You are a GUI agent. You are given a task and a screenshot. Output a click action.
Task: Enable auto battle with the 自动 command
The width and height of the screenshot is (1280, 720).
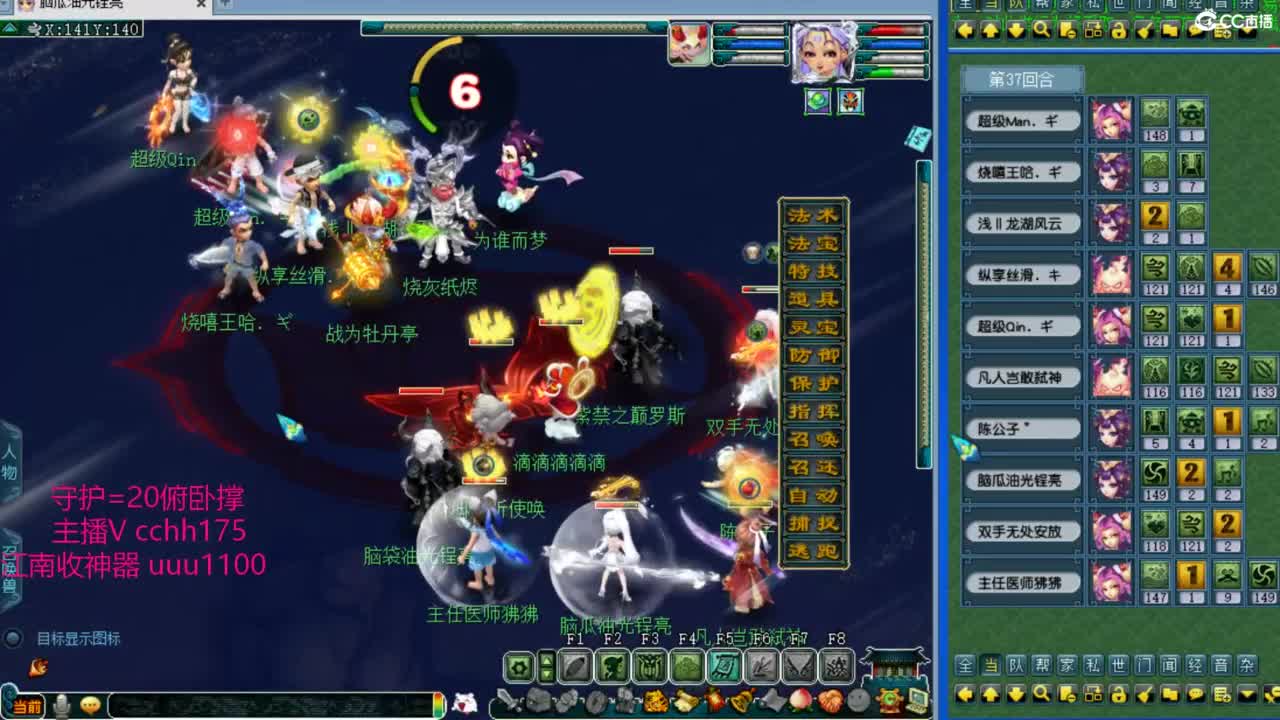click(x=812, y=498)
